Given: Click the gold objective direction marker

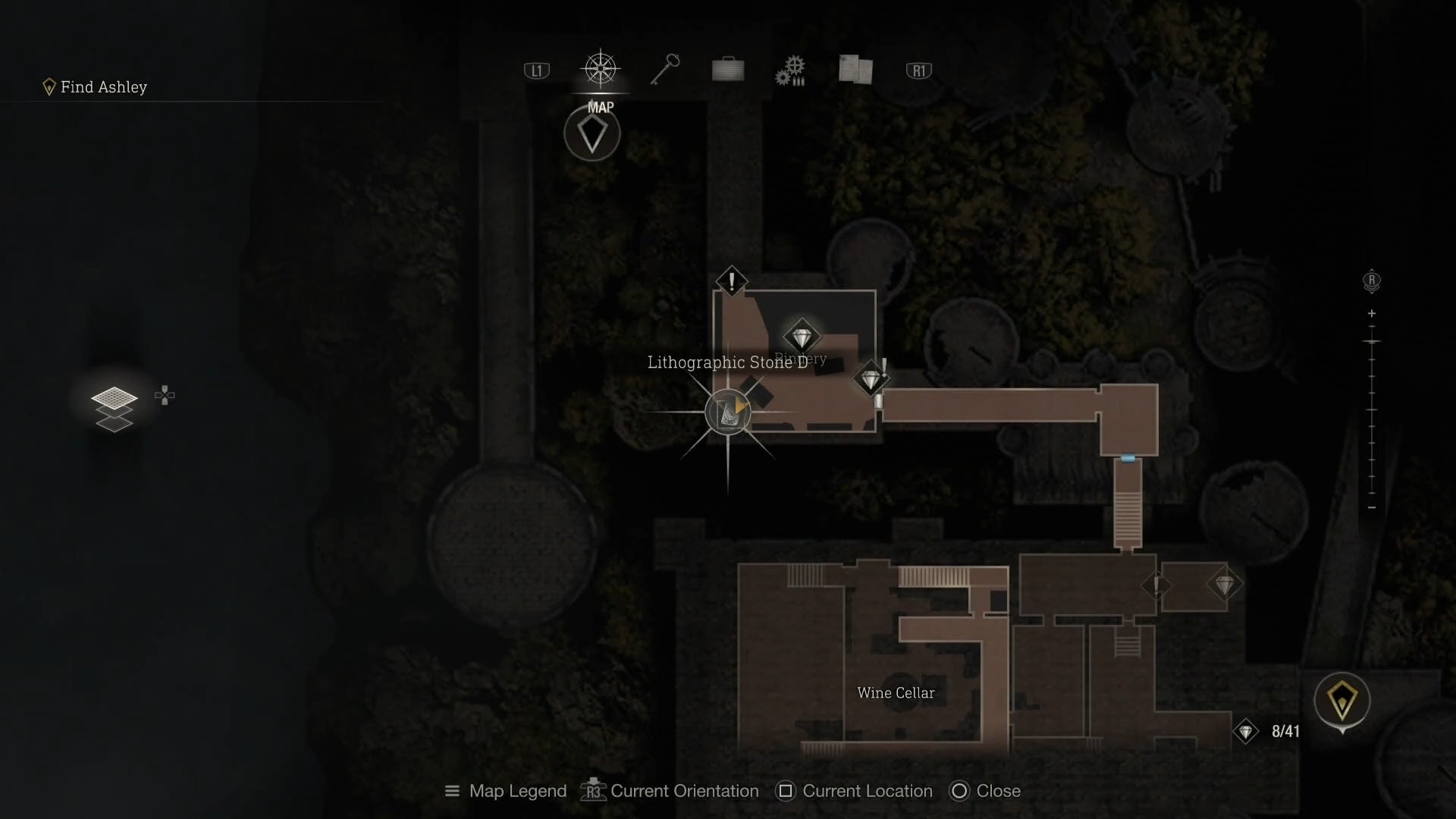Looking at the screenshot, I should [1341, 701].
